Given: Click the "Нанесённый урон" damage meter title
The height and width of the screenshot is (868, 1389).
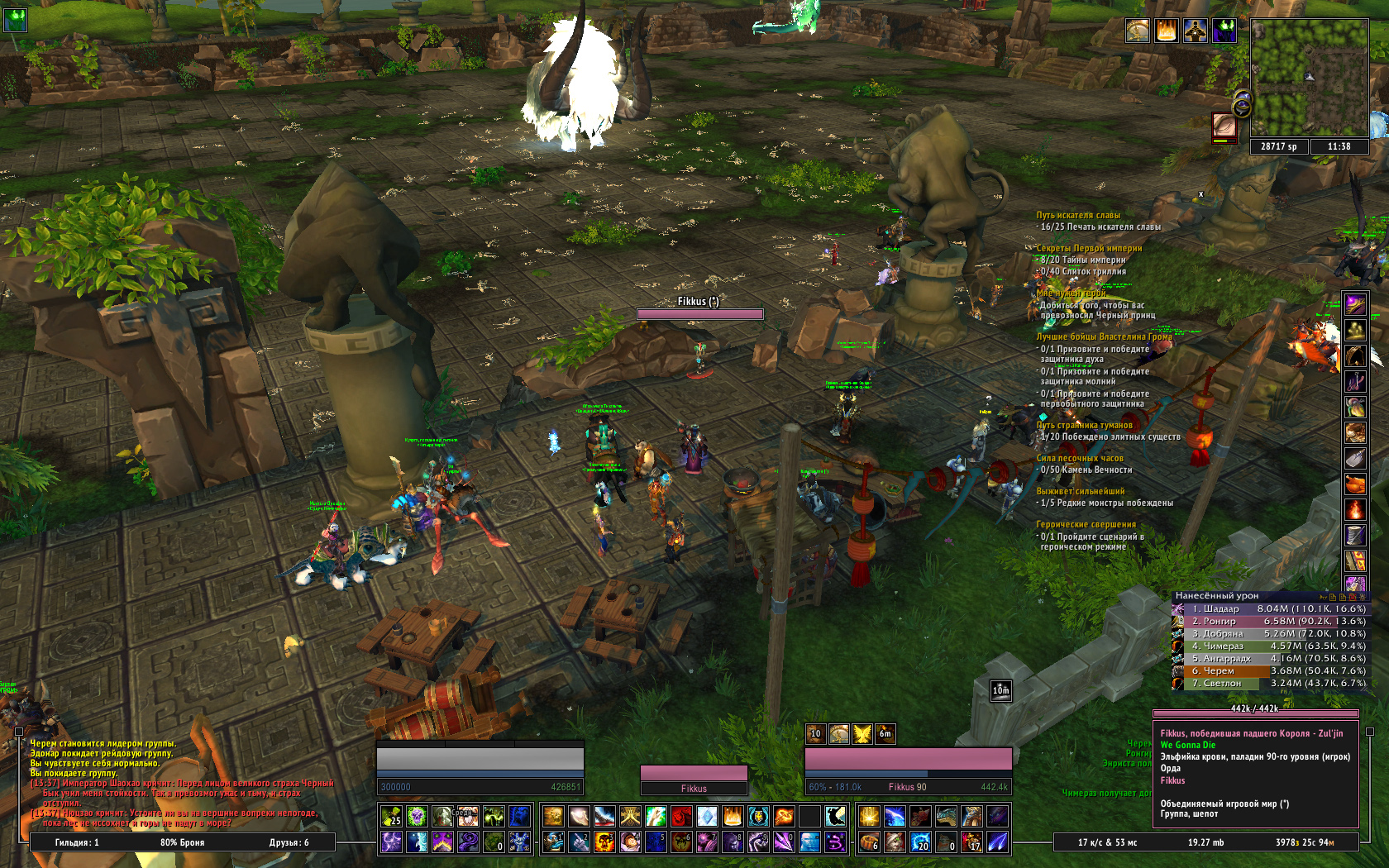Looking at the screenshot, I should tap(1217, 595).
